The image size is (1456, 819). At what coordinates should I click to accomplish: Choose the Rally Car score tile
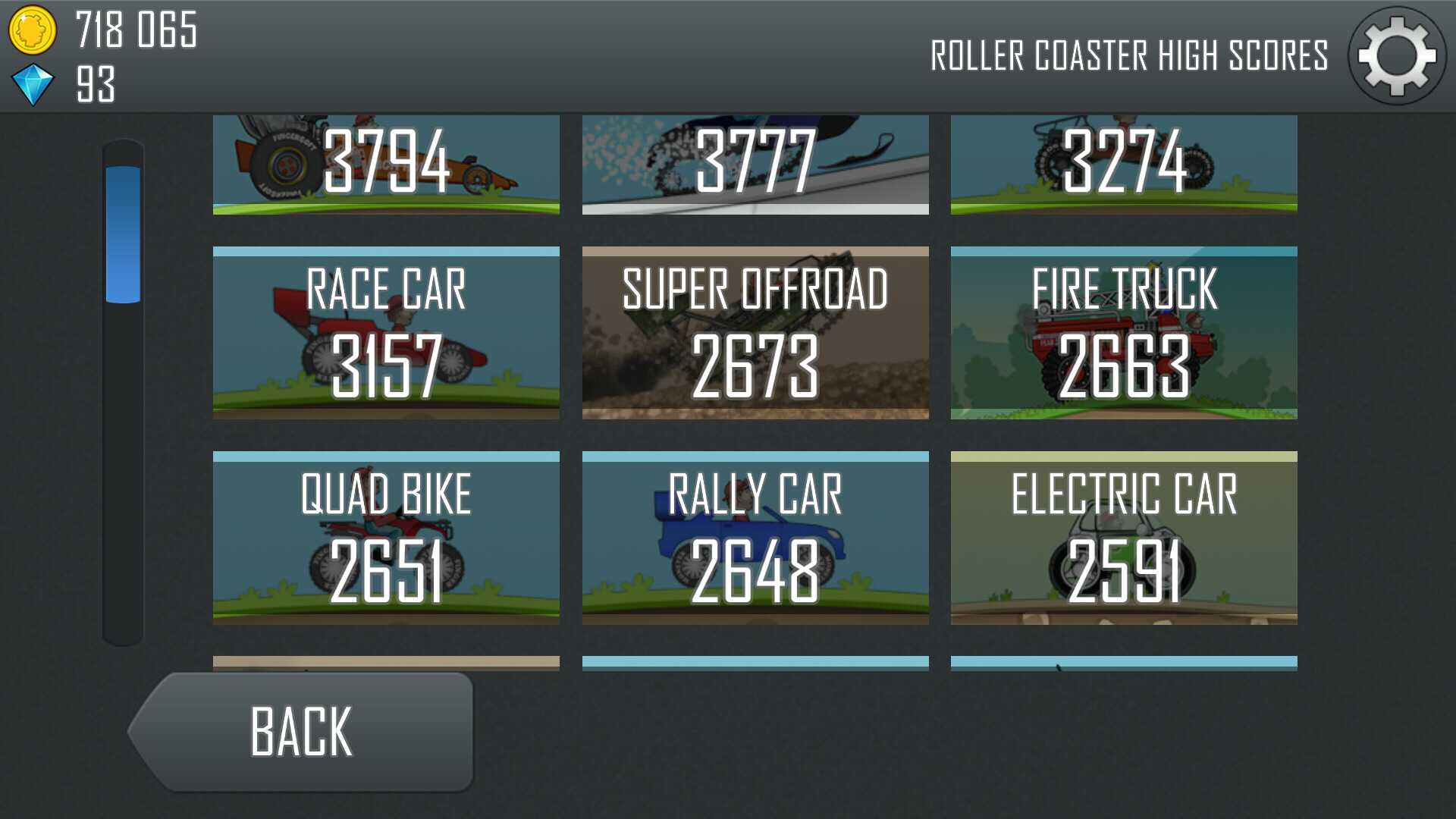pos(755,538)
